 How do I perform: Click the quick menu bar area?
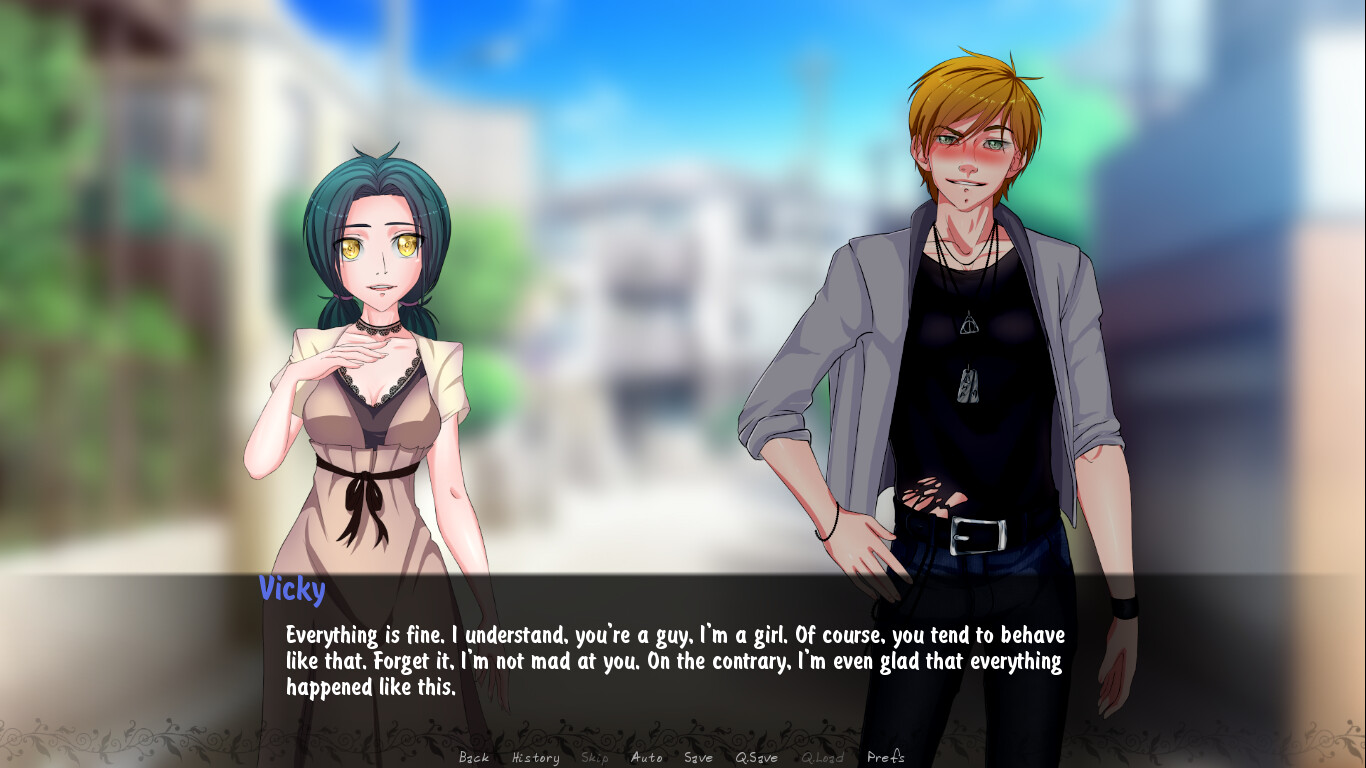[683, 757]
